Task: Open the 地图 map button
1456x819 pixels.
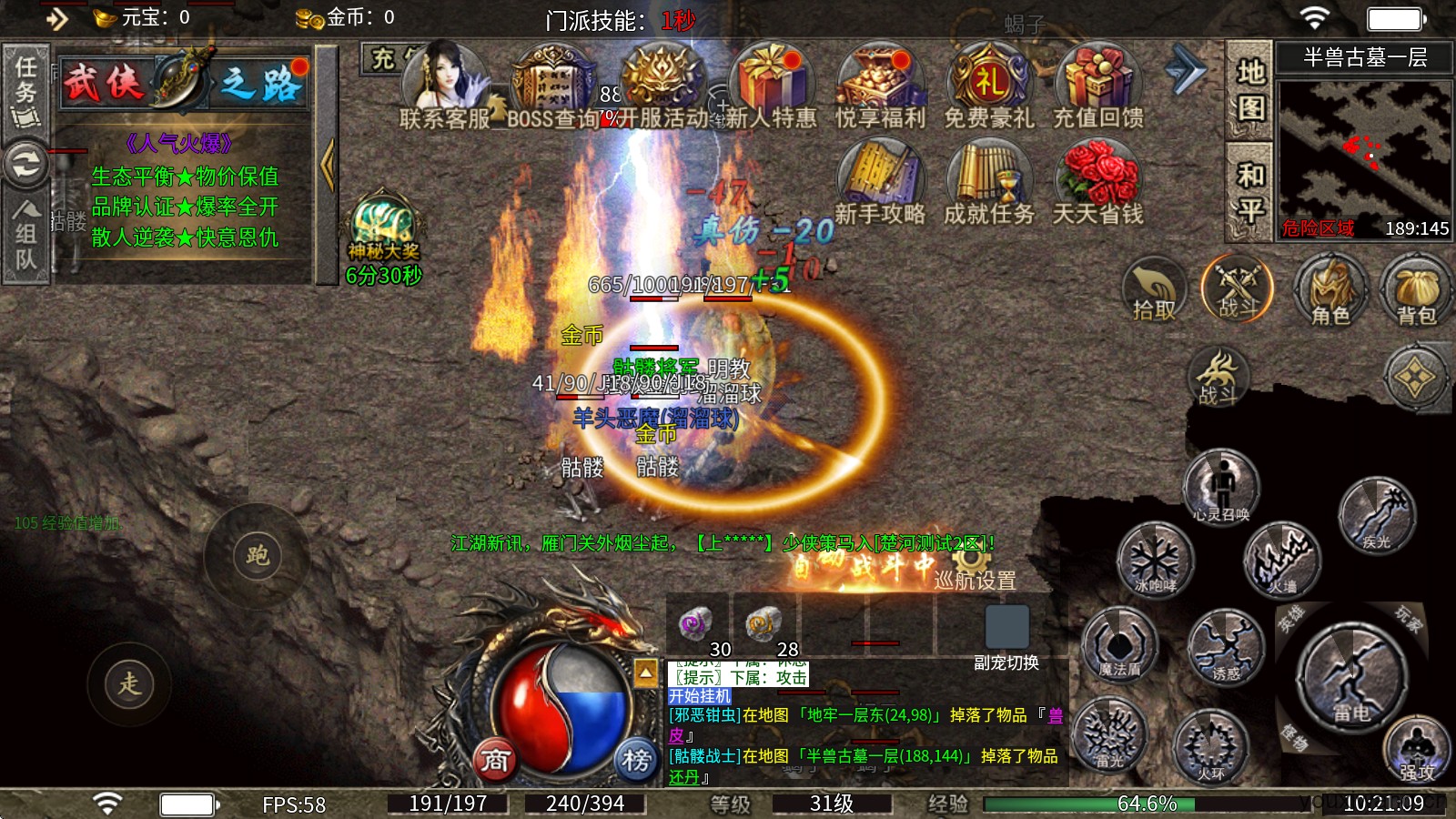Action: pyautogui.click(x=1249, y=90)
